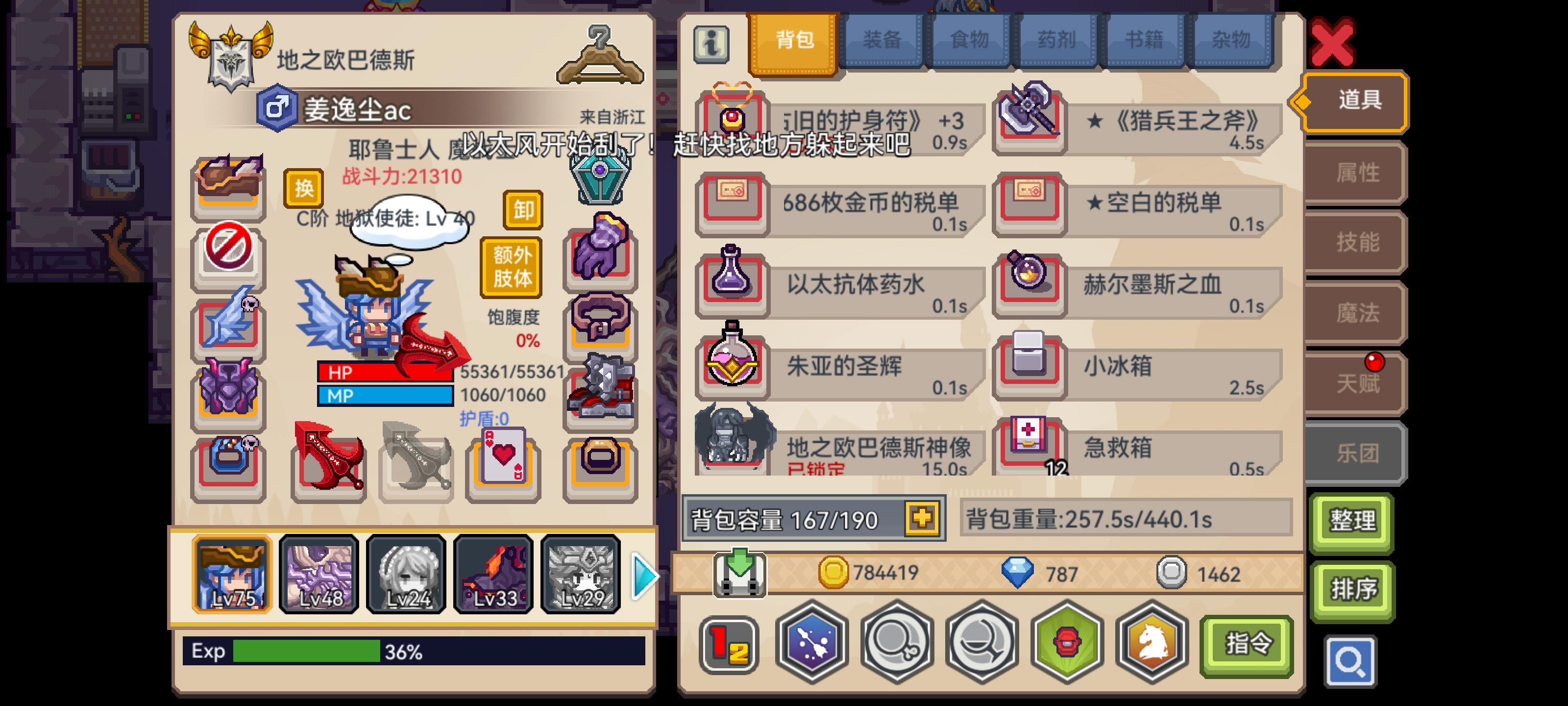Viewport: 1568px width, 706px height.
Task: Click the green deposit arrow icon
Action: pos(739,573)
